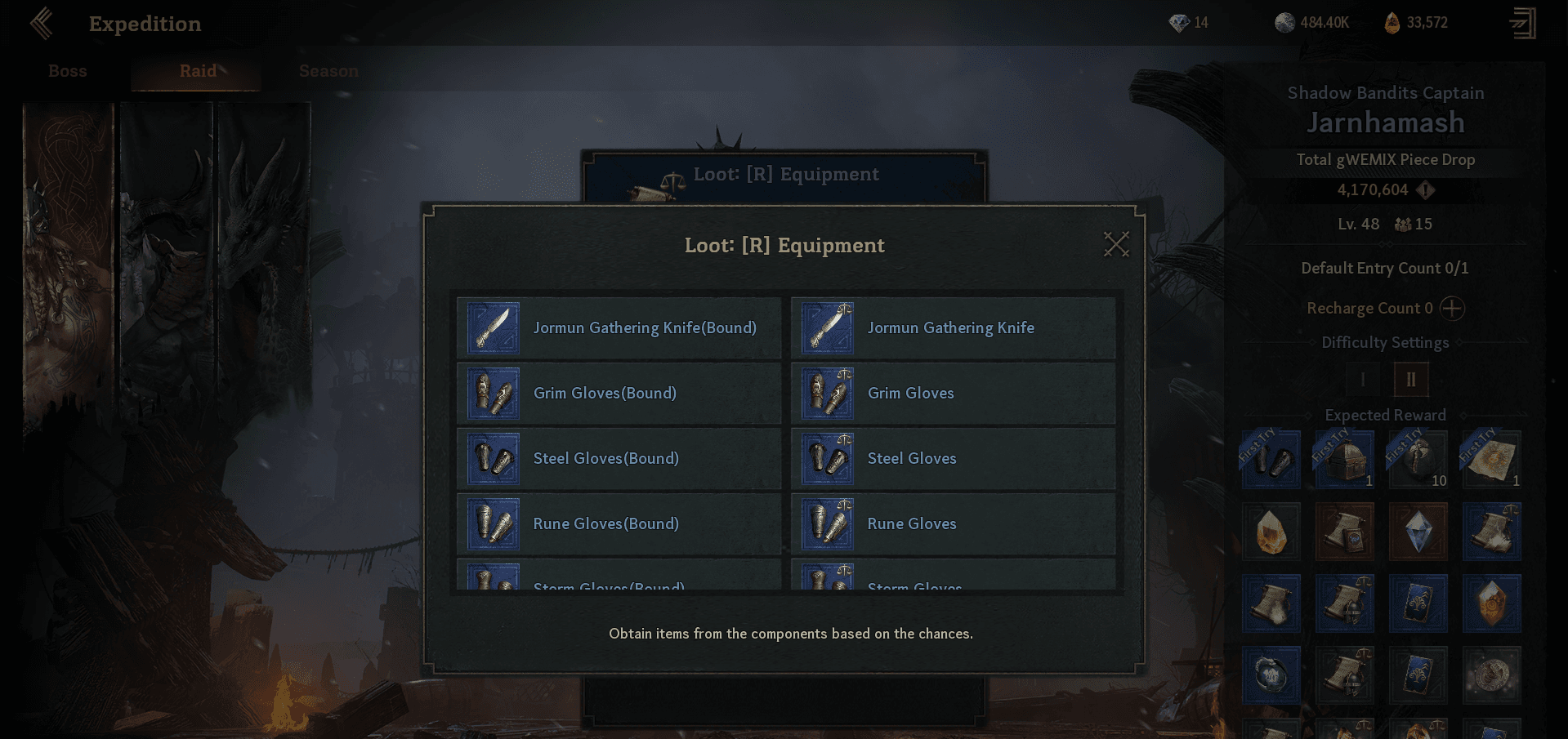
Task: Click the blue crystal reward thumbnail
Action: [x=1418, y=532]
